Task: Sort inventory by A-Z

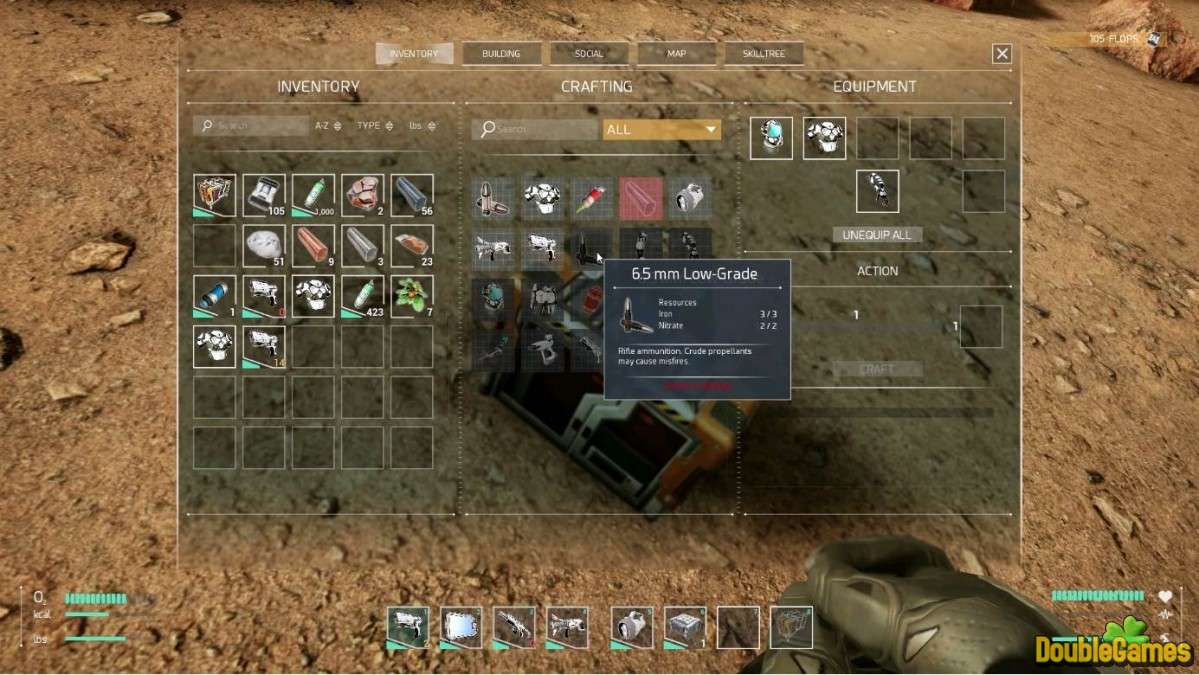Action: tap(328, 126)
